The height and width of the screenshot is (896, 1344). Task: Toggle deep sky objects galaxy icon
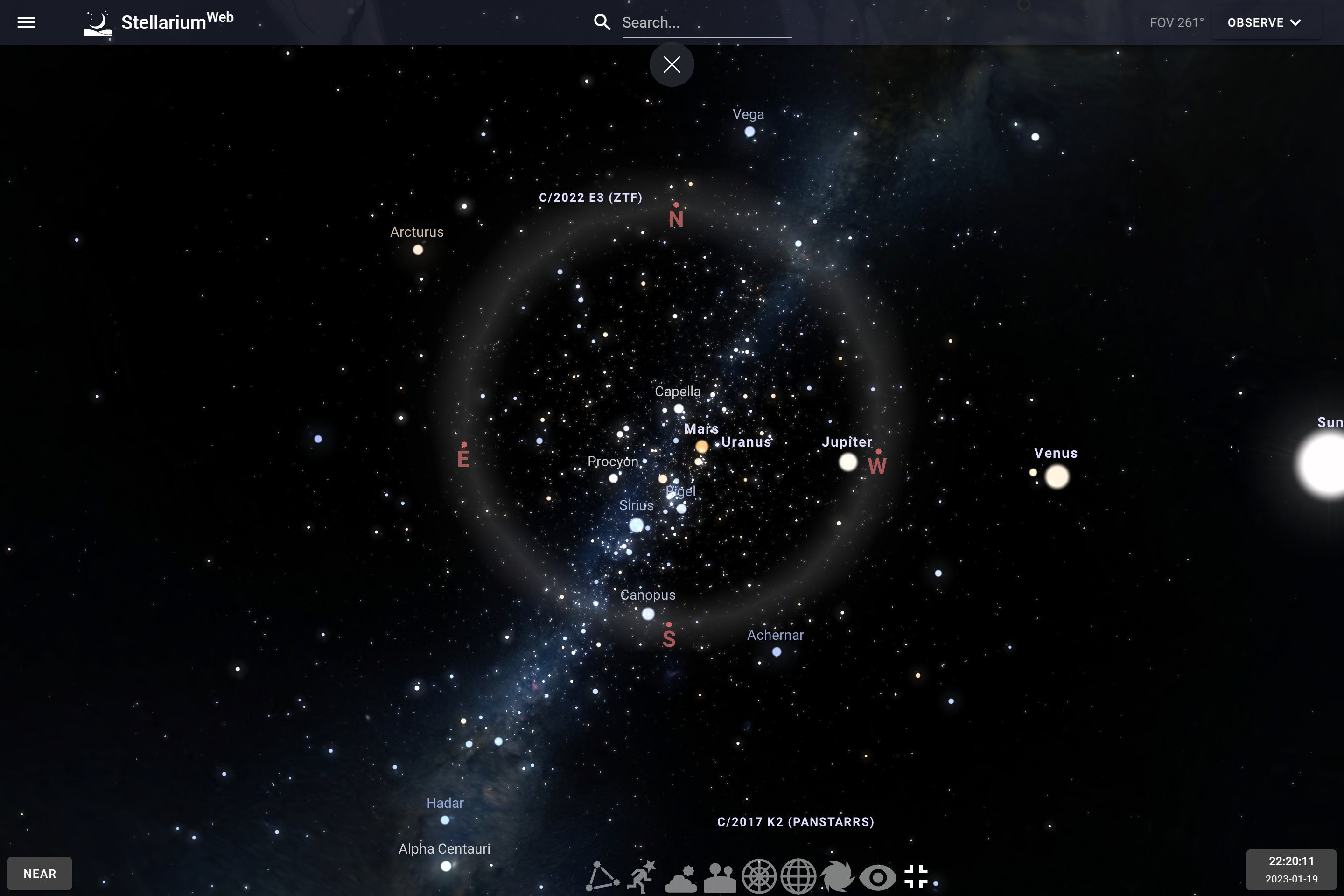pyautogui.click(x=838, y=876)
